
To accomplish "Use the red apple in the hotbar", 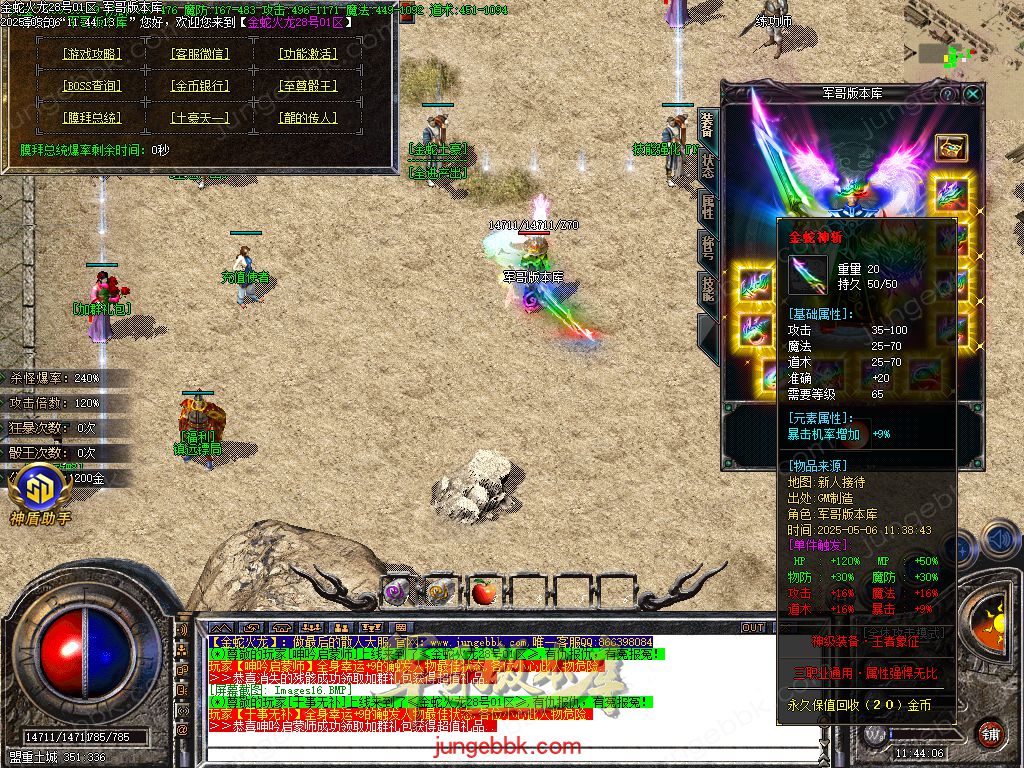I will (x=484, y=592).
